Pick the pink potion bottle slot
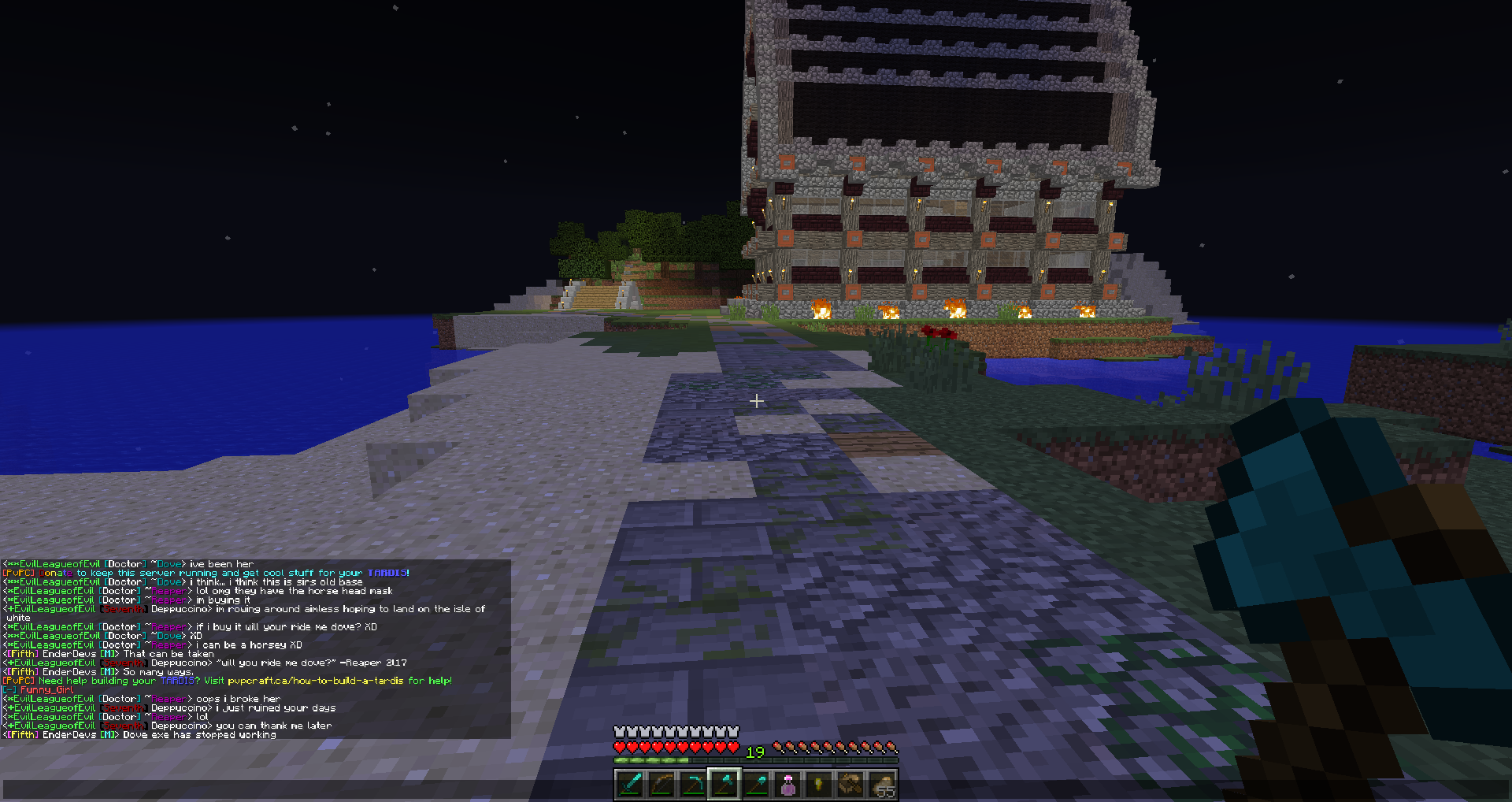Viewport: 1512px width, 802px height. click(787, 785)
